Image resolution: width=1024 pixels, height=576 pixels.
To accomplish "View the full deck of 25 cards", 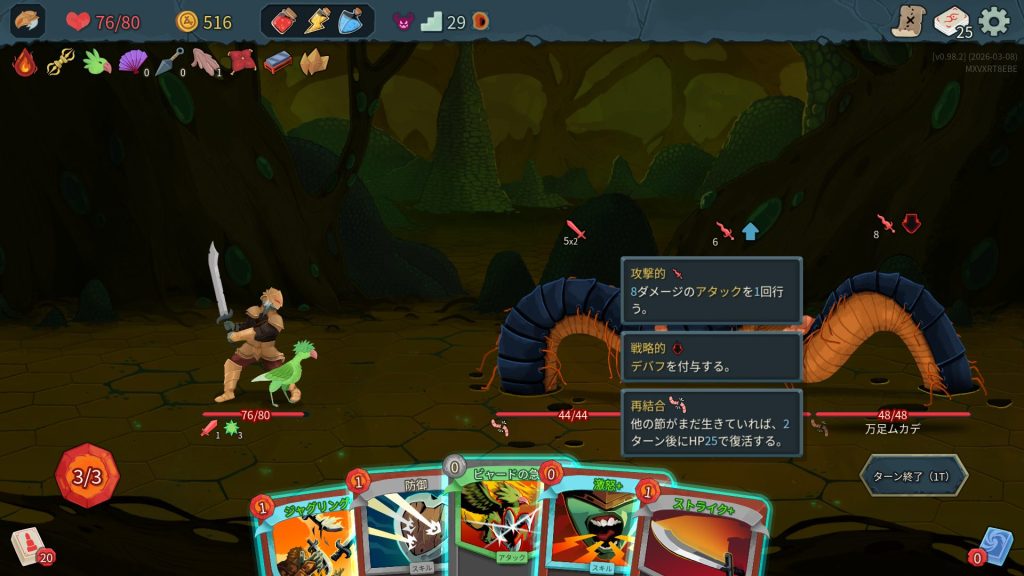I will click(951, 21).
